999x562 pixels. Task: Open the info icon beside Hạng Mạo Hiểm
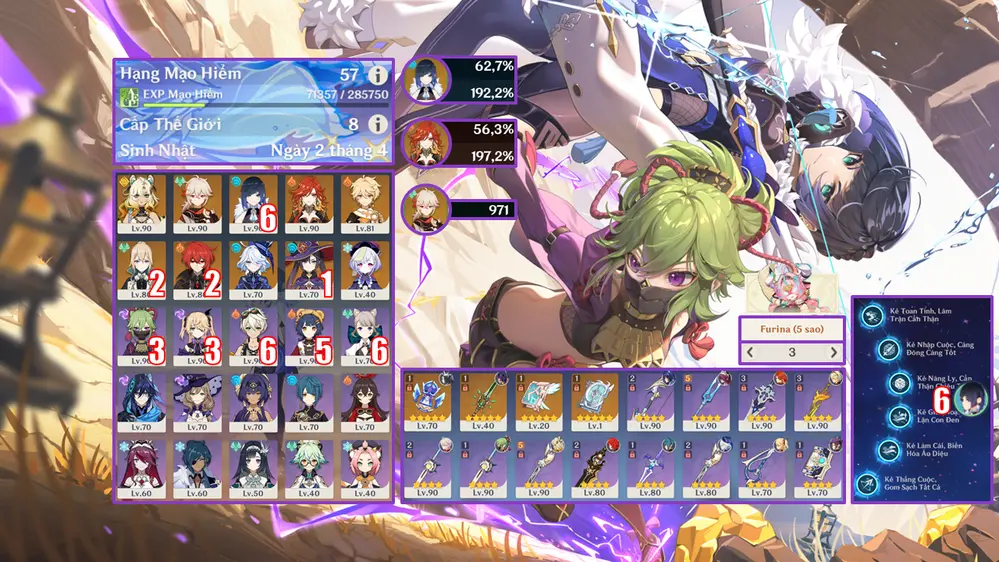tap(377, 75)
